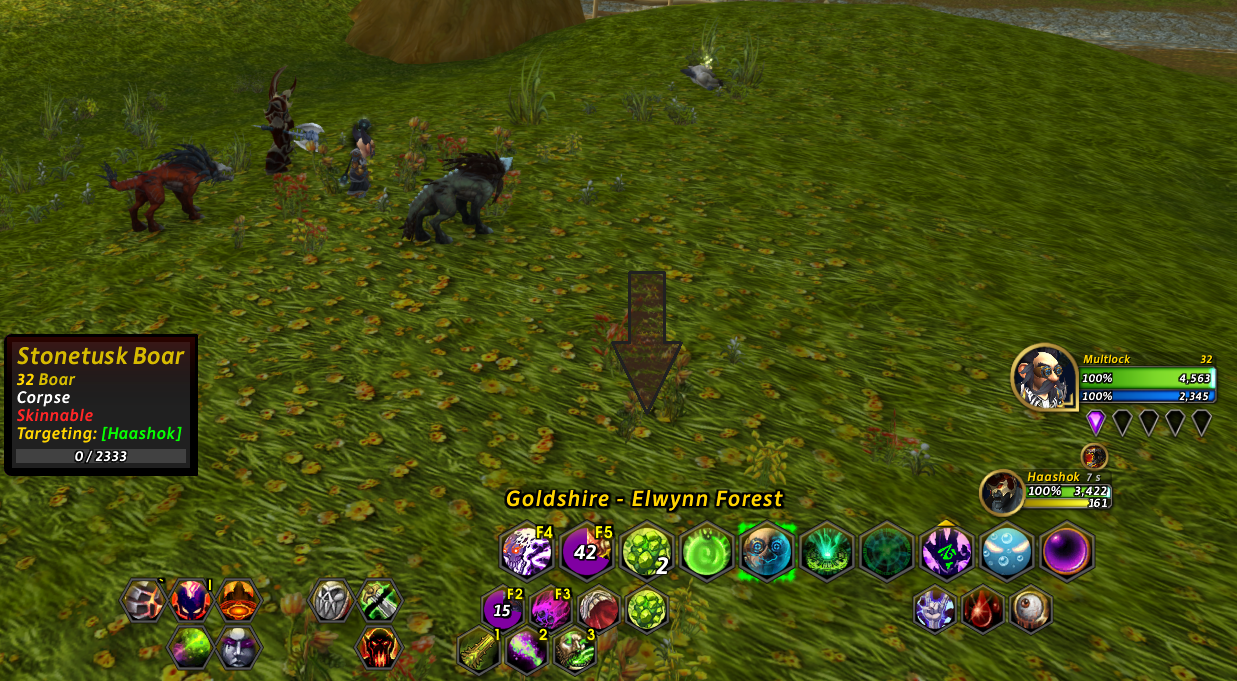Cast the green swirl spell

pos(707,551)
